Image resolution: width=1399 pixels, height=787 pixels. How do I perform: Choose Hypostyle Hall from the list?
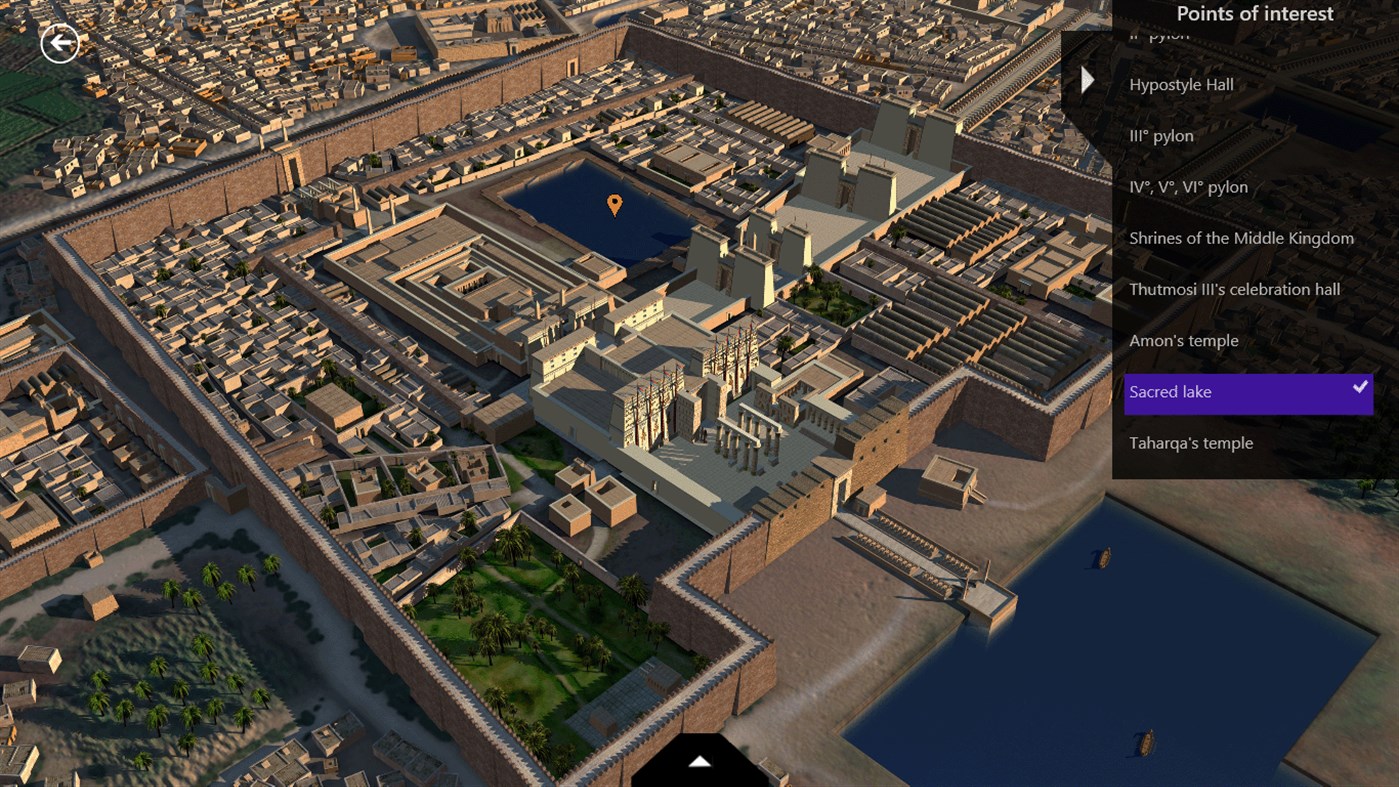[1181, 84]
